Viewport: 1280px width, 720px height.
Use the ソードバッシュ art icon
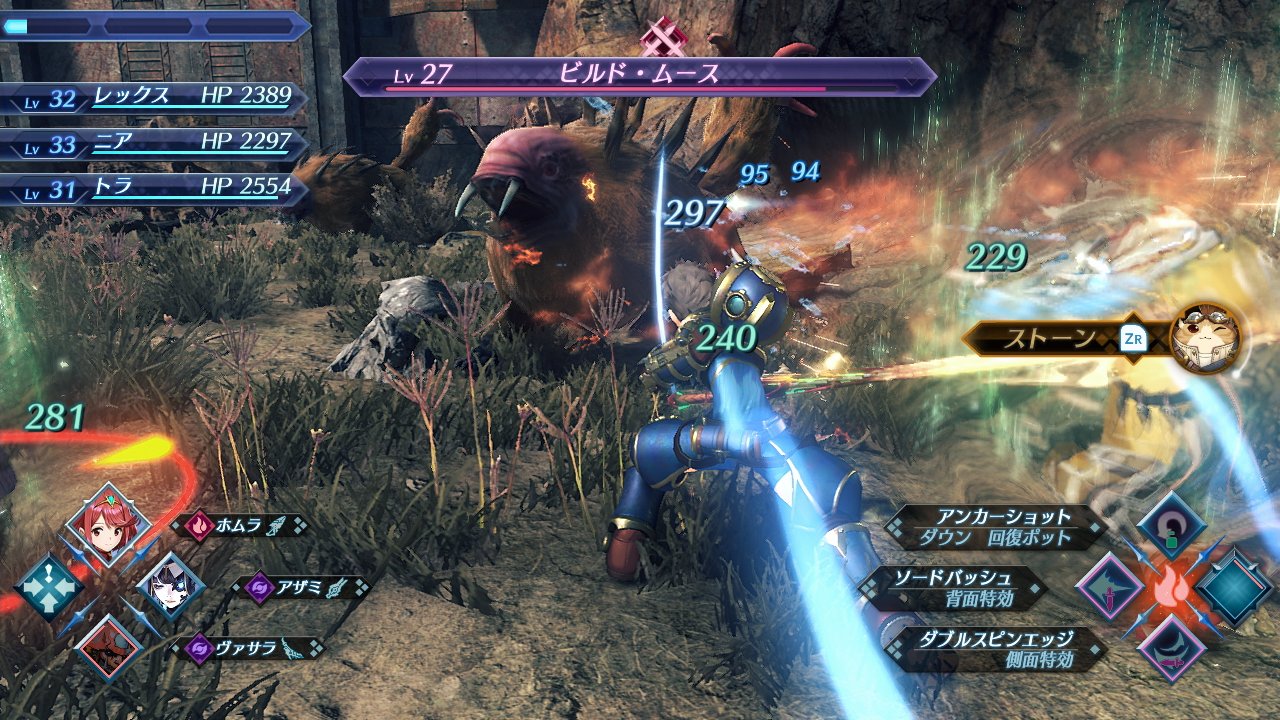point(1109,587)
